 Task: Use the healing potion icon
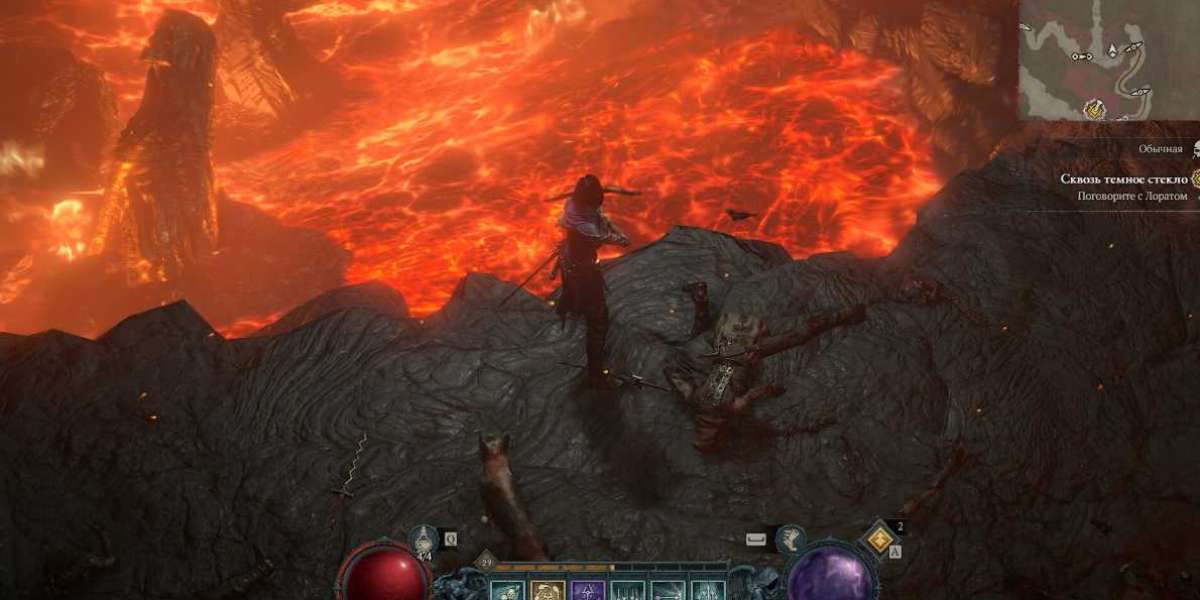pos(421,540)
